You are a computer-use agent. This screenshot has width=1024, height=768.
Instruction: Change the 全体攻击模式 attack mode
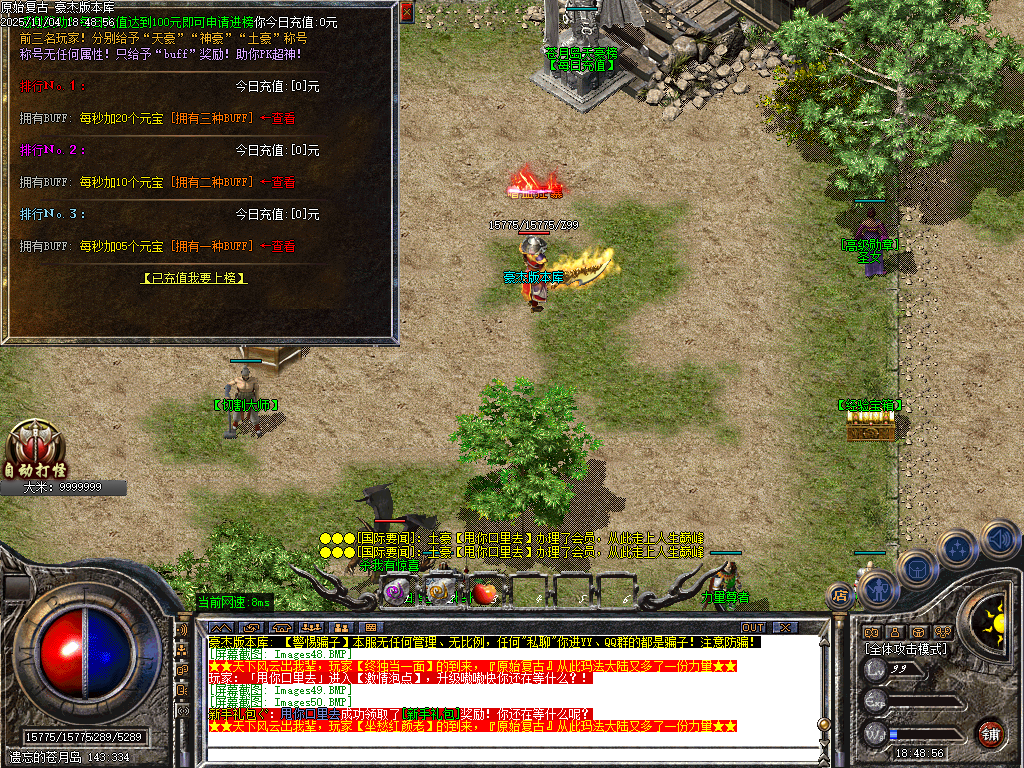[905, 649]
